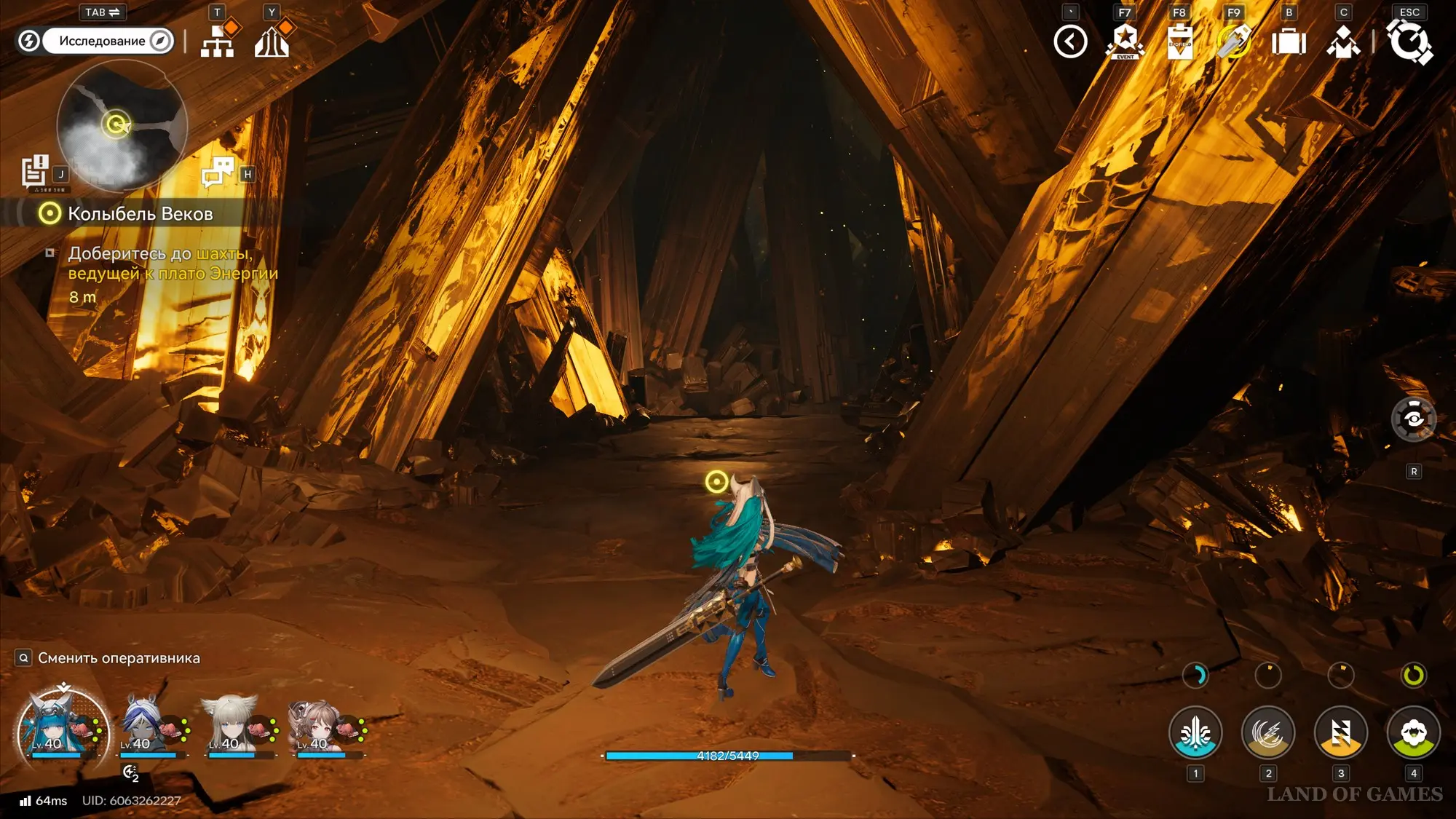1456x819 pixels.
Task: Open the clipboard icon in top bar
Action: click(x=1179, y=41)
